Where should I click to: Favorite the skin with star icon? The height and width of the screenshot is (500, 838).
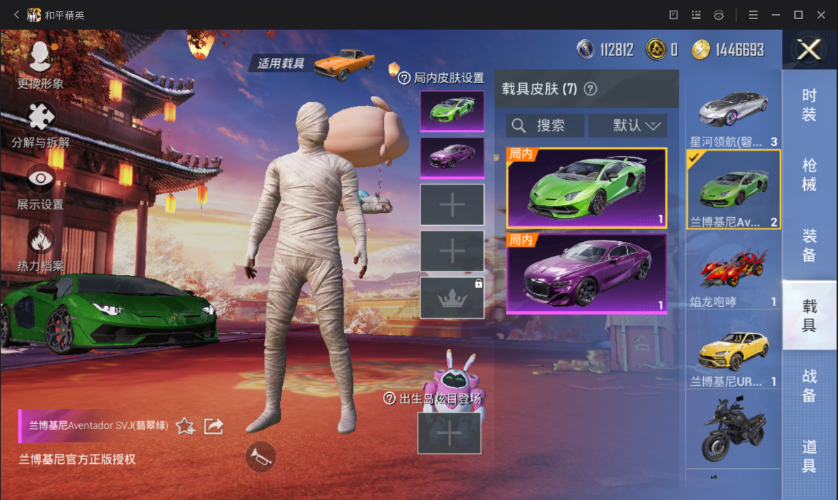tap(185, 426)
